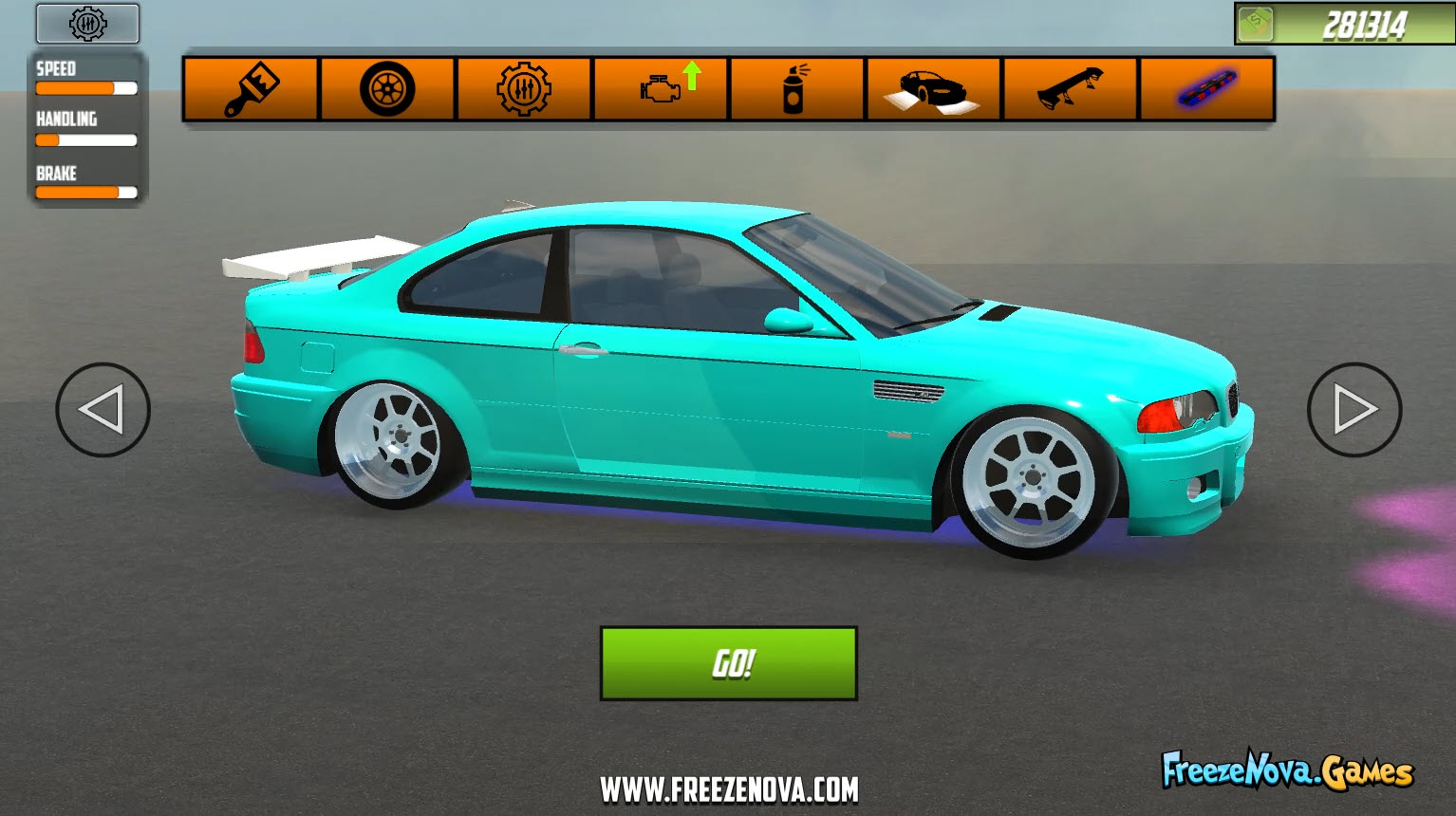Adjust the Speed slider
The height and width of the screenshot is (816, 1456).
click(x=85, y=88)
